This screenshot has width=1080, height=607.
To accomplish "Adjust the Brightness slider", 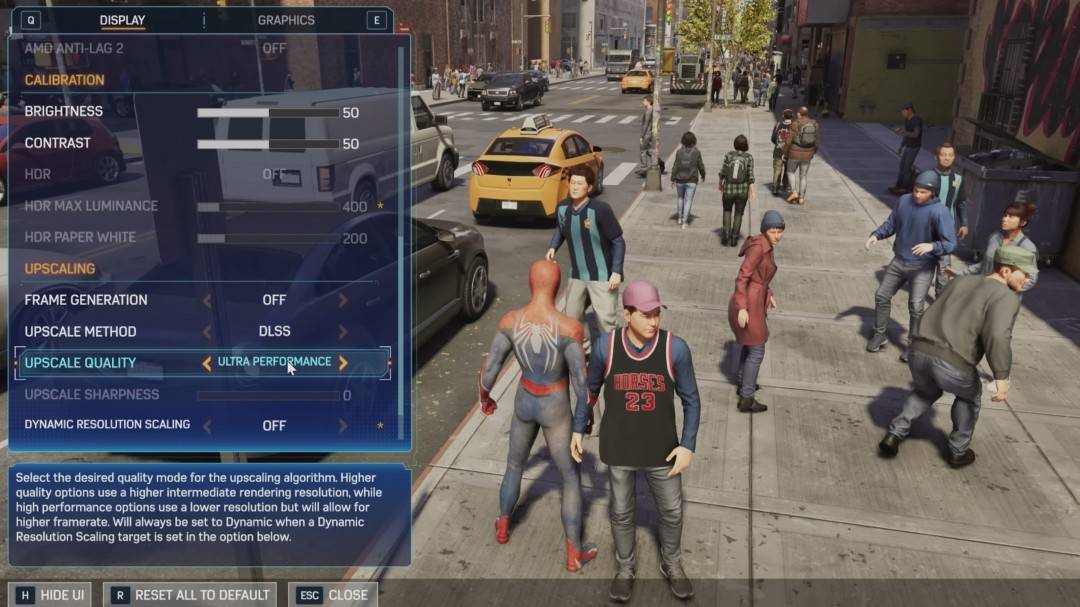I will (x=268, y=113).
